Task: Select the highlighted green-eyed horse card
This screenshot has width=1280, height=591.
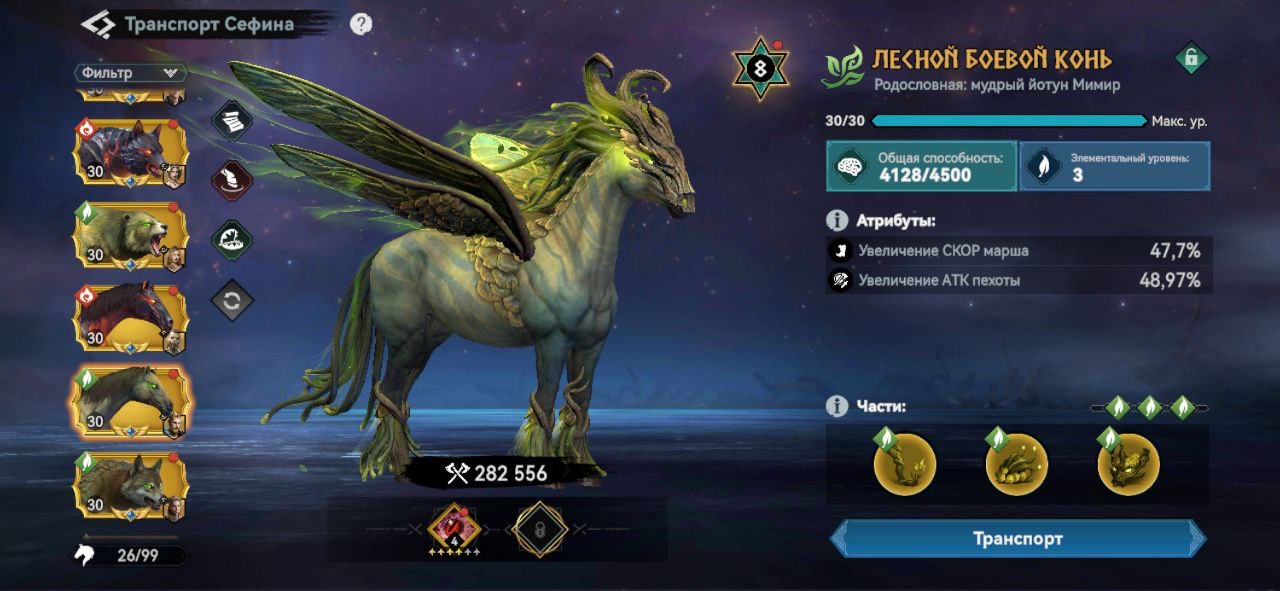Action: point(130,401)
